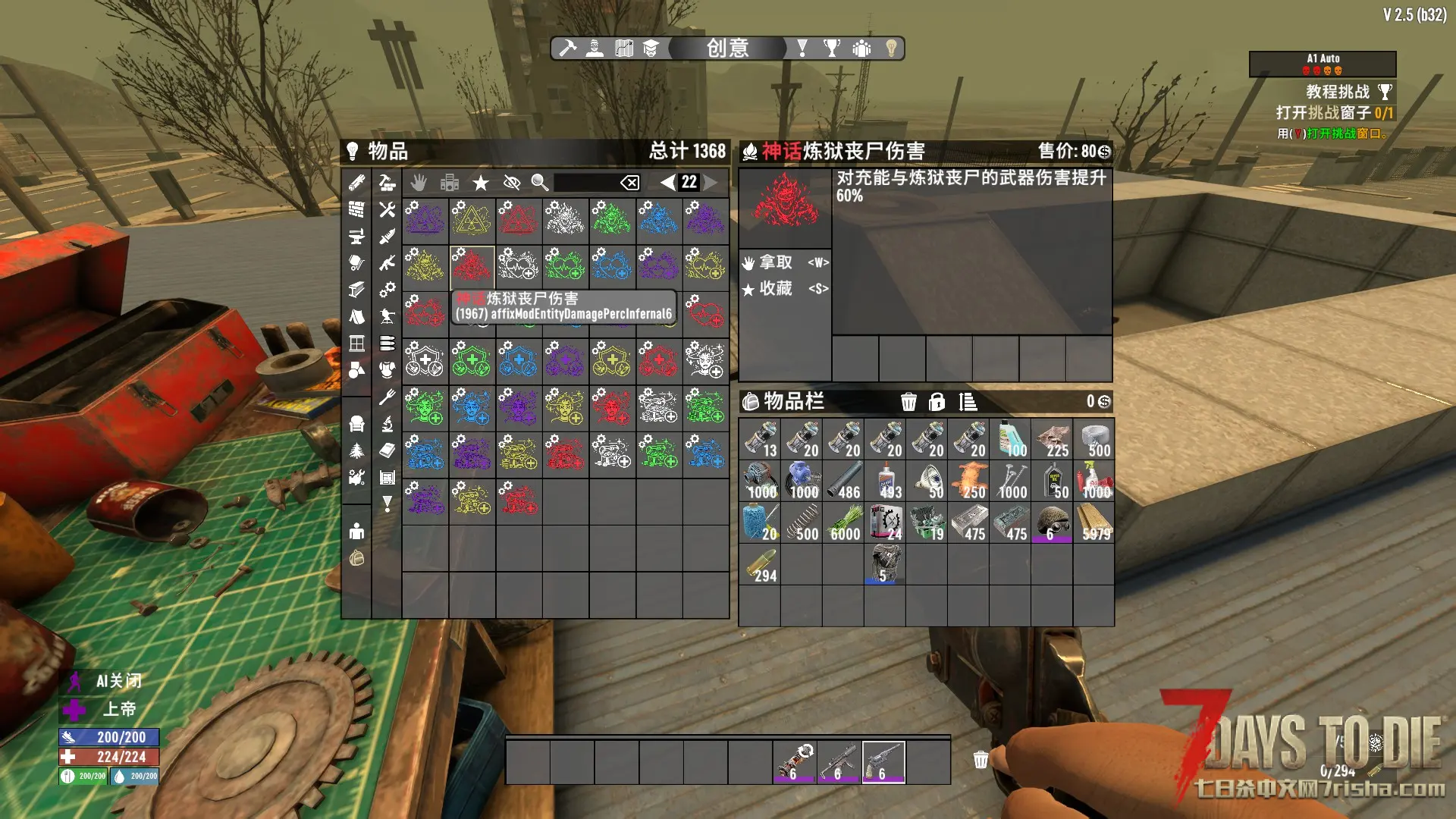Toggle the crossed-eye hidden items filter
This screenshot has height=819, width=1456.
pos(512,182)
